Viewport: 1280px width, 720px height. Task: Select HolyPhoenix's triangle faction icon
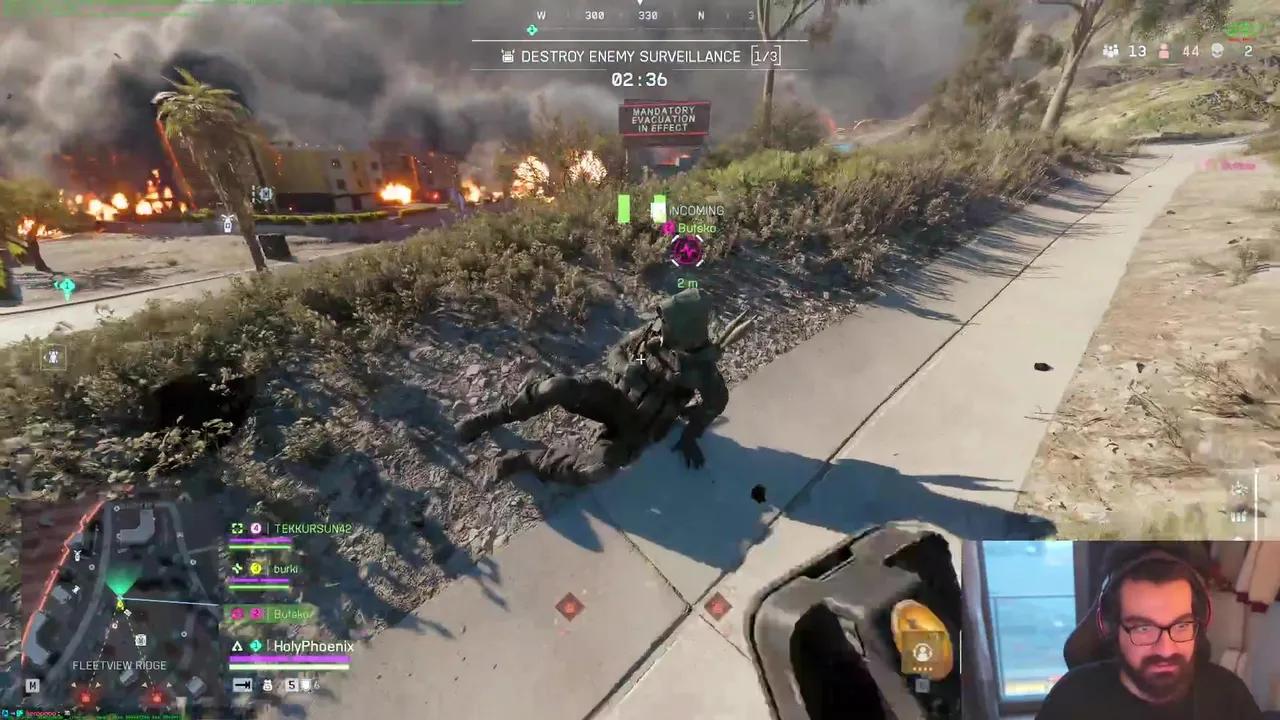pyautogui.click(x=237, y=646)
